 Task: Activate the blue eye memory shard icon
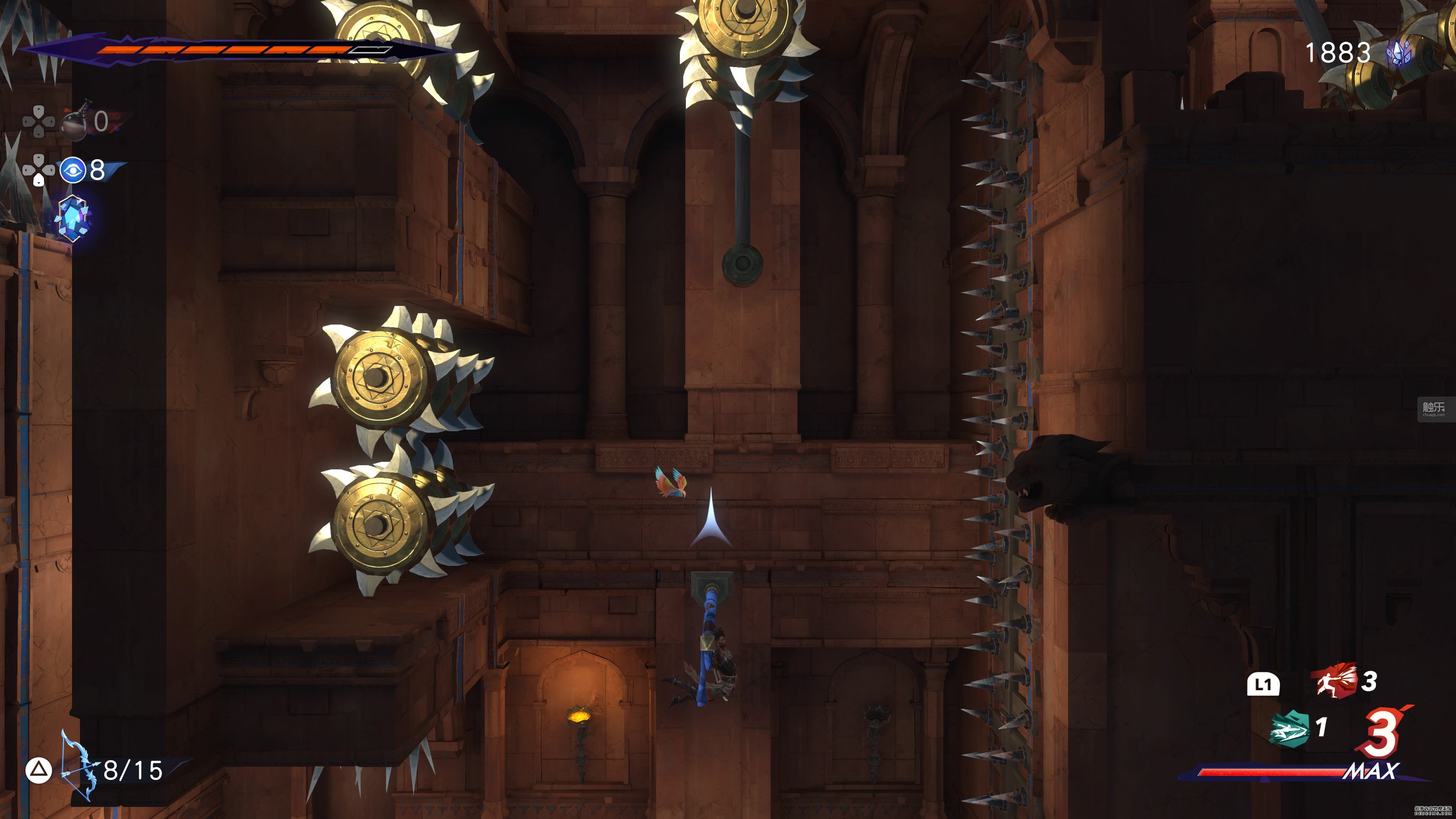pyautogui.click(x=73, y=169)
